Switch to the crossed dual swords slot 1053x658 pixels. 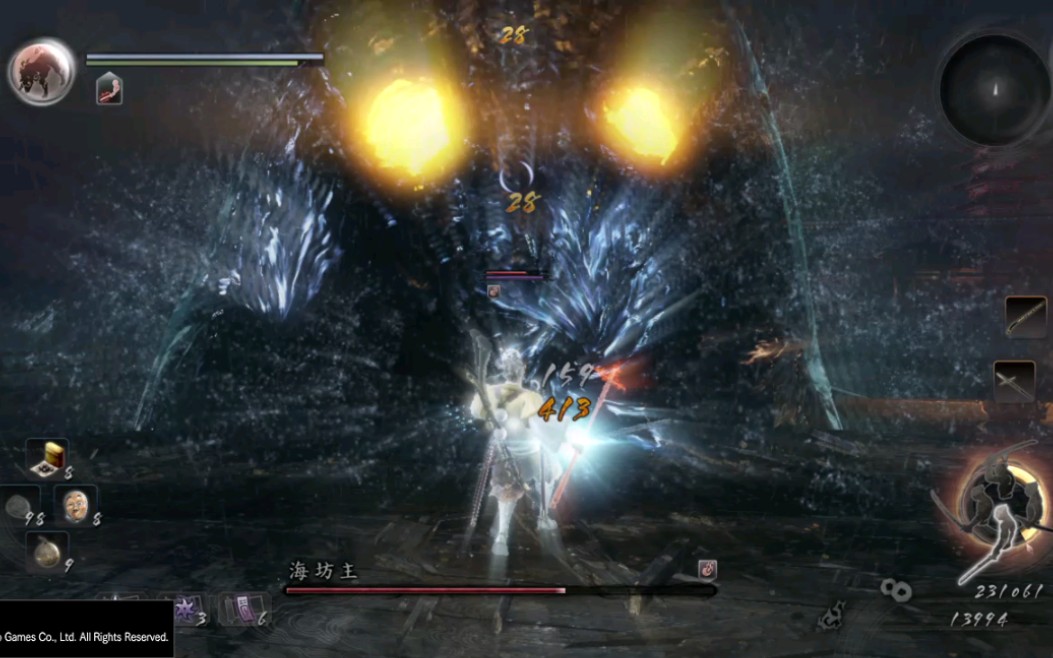tap(1013, 380)
